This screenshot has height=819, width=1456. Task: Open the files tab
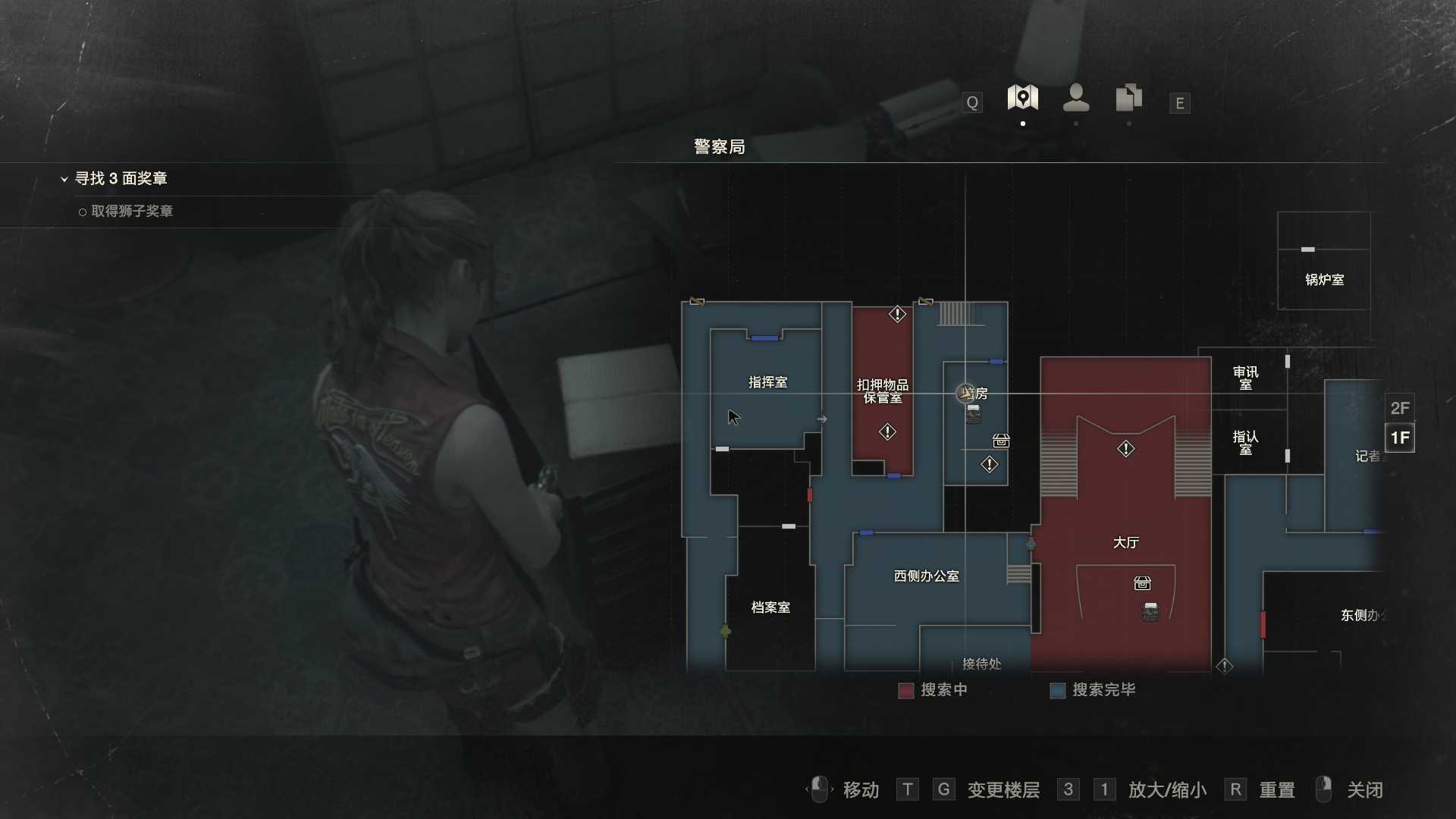pos(1128,99)
